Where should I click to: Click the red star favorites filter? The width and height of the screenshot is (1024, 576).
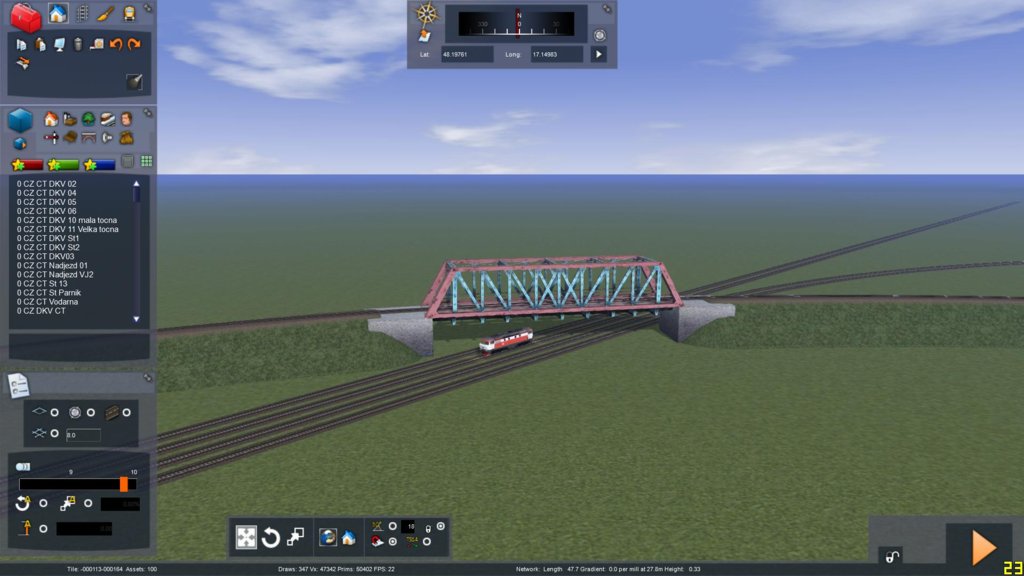pos(27,164)
